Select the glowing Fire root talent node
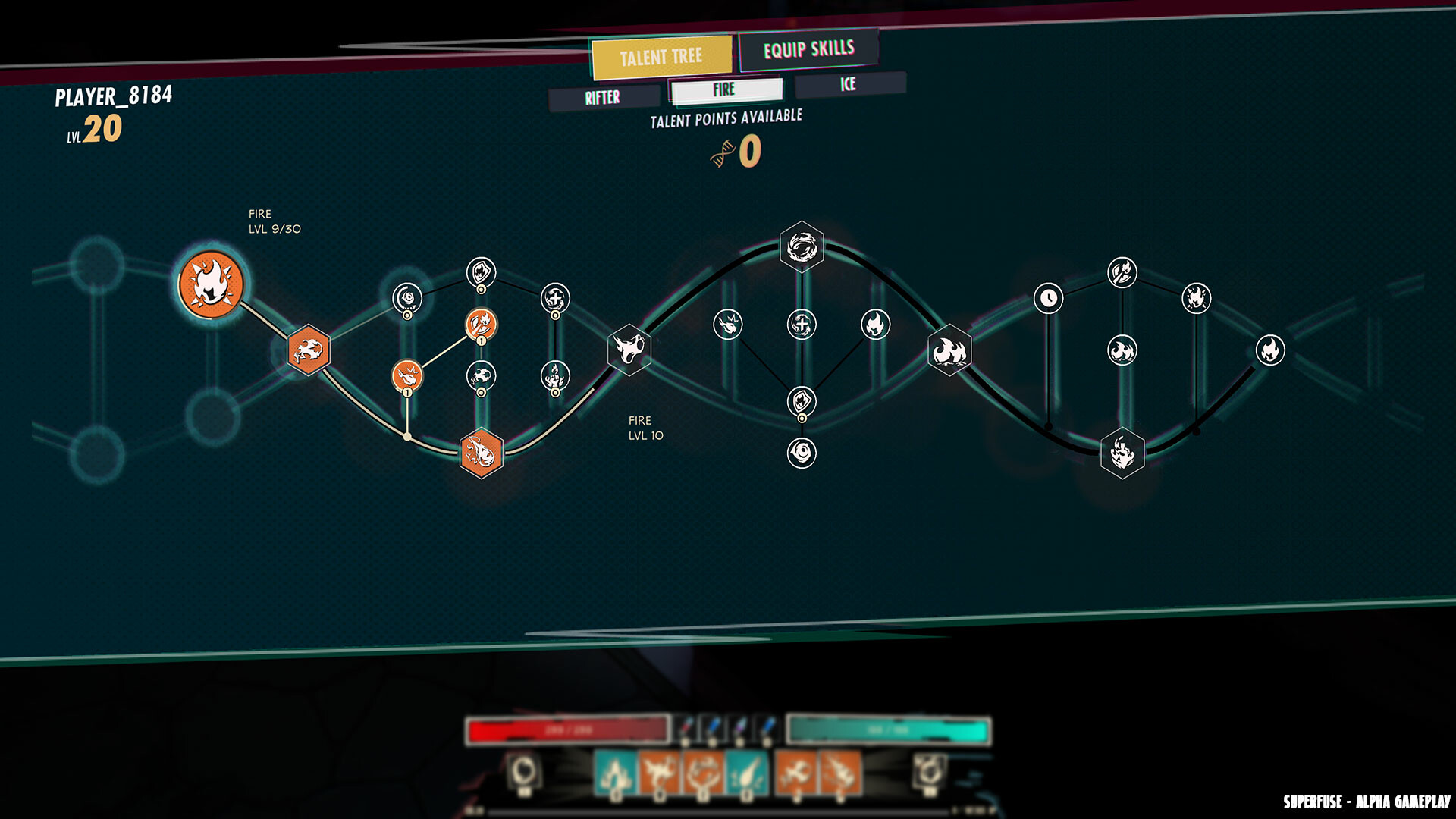 (210, 282)
